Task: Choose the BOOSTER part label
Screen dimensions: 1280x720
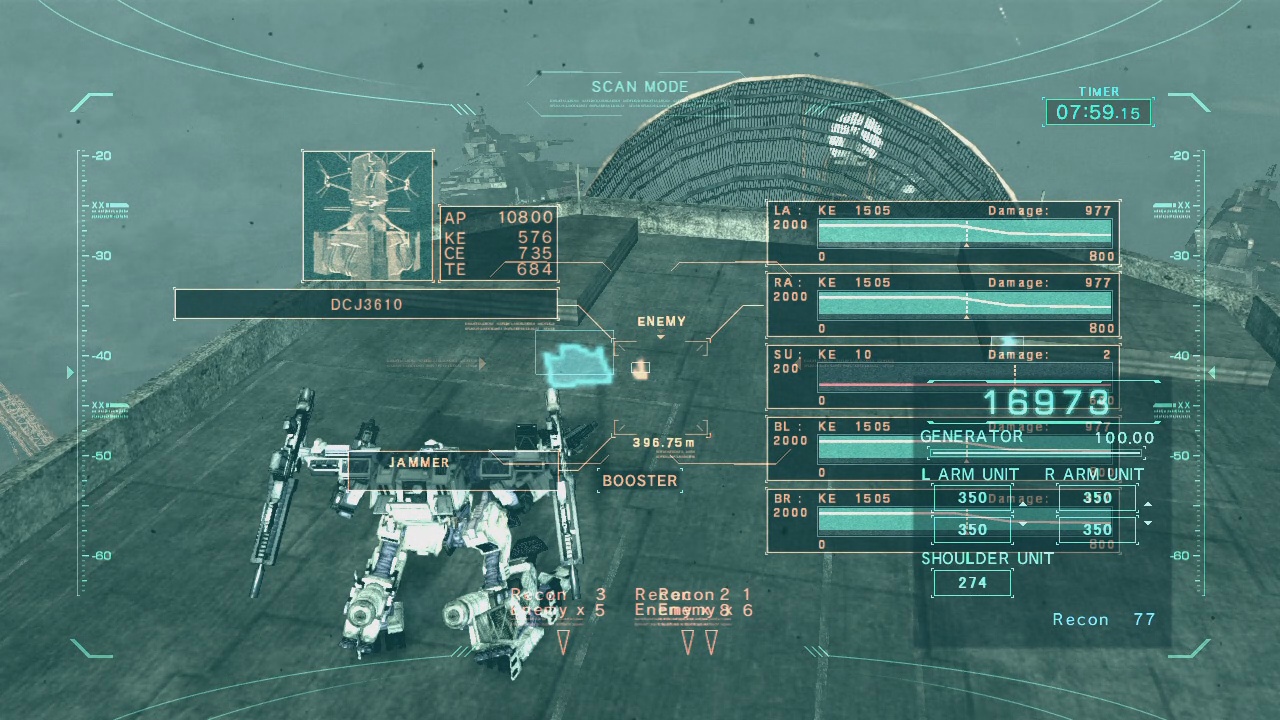Action: click(640, 481)
